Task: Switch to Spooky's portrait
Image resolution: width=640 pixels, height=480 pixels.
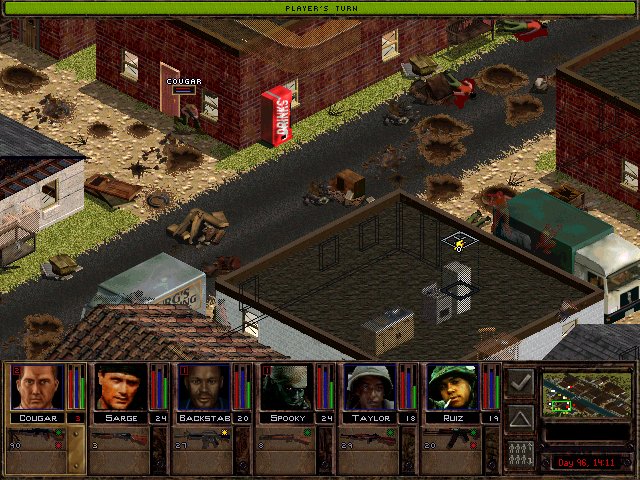Action: coord(286,386)
